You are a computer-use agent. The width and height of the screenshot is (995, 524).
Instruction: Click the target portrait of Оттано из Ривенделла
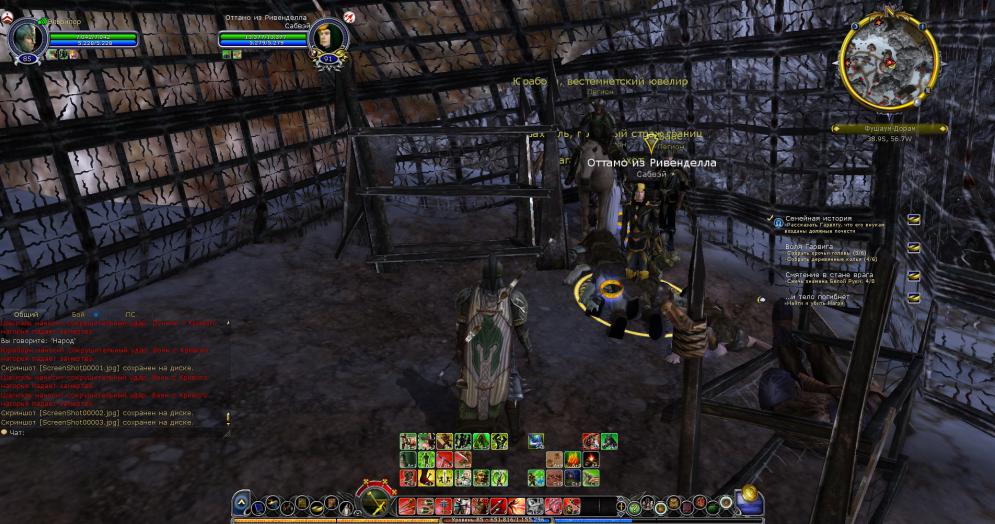pos(326,38)
